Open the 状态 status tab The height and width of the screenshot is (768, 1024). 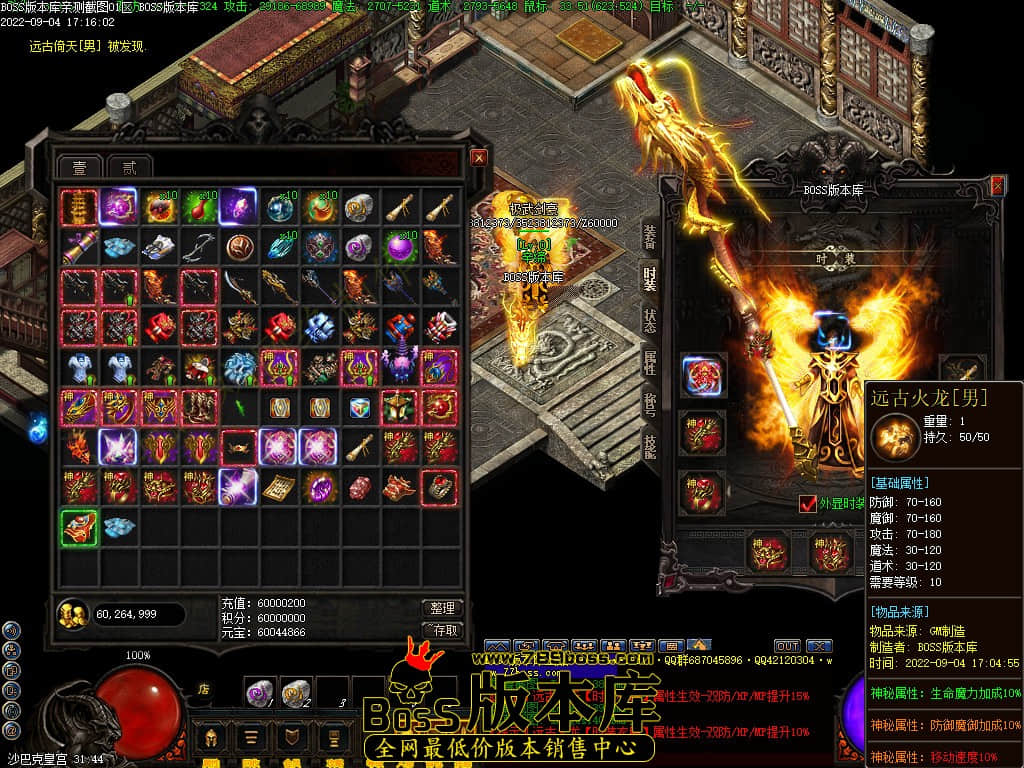649,321
